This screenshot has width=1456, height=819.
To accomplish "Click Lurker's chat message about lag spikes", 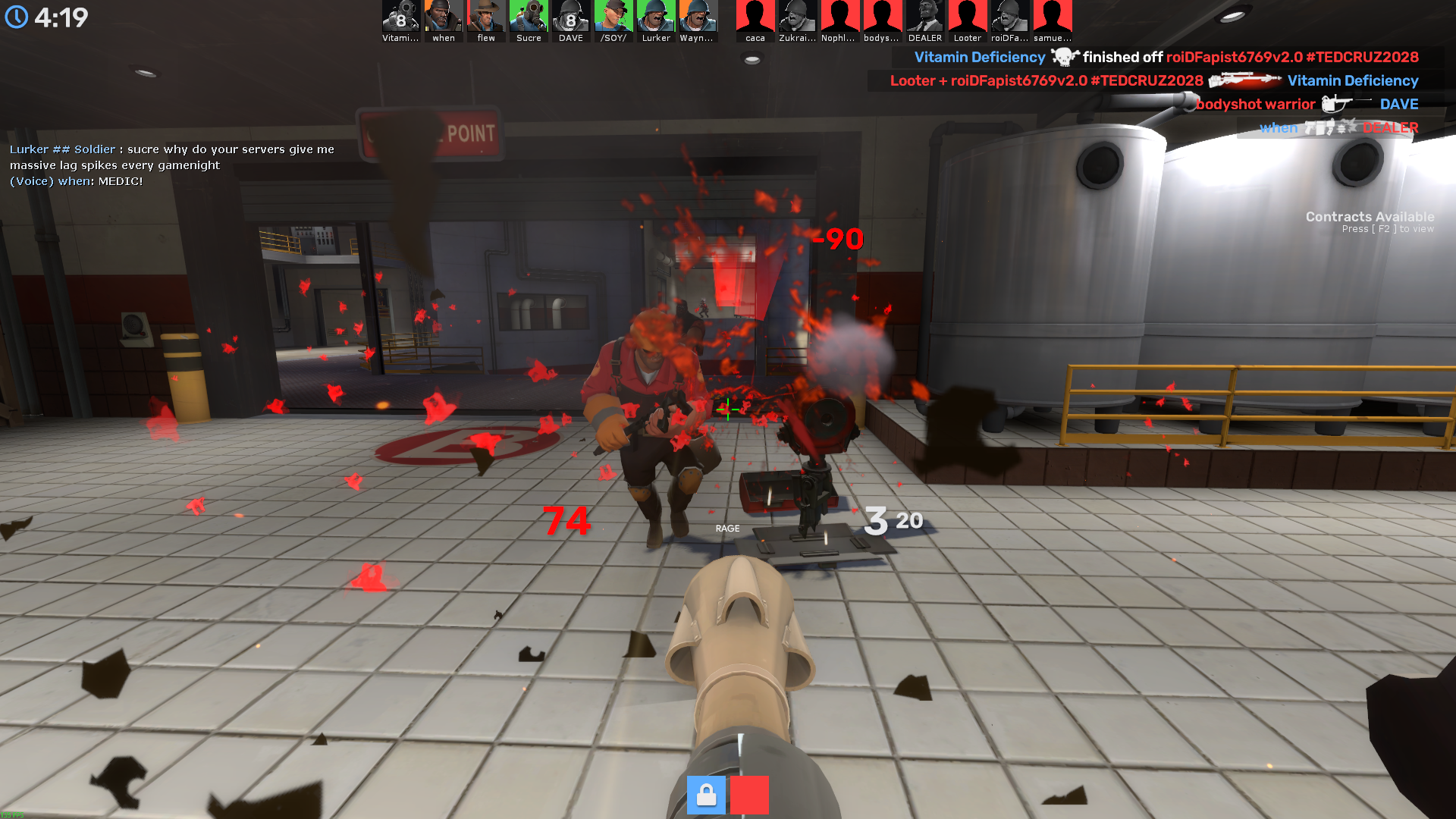I will [172, 157].
